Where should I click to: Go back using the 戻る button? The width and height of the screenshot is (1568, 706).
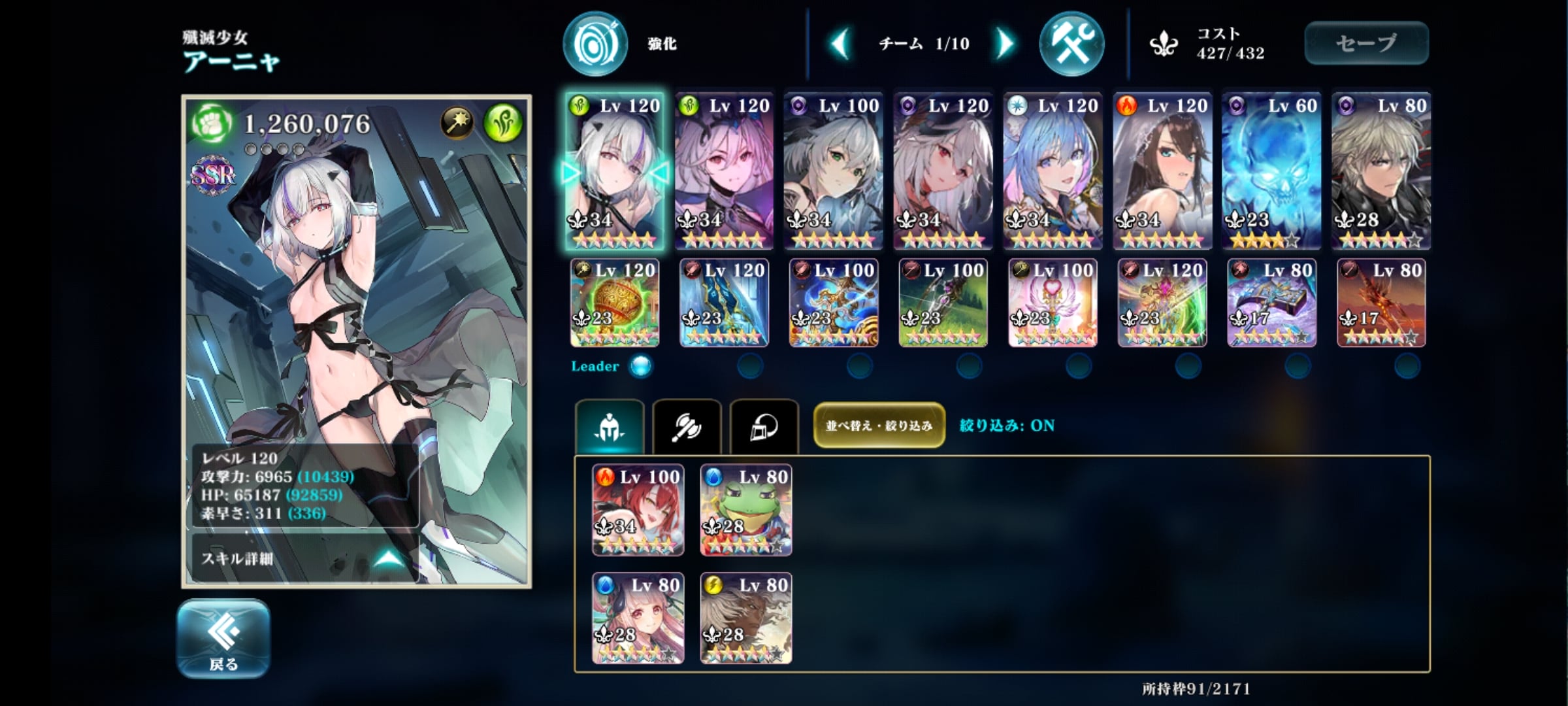(x=223, y=639)
